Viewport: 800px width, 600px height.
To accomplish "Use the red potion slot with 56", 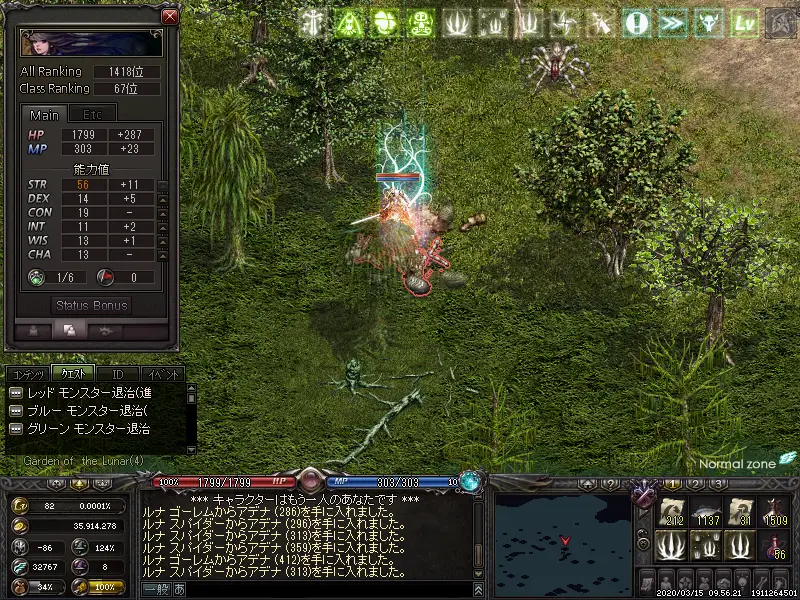I will point(773,546).
